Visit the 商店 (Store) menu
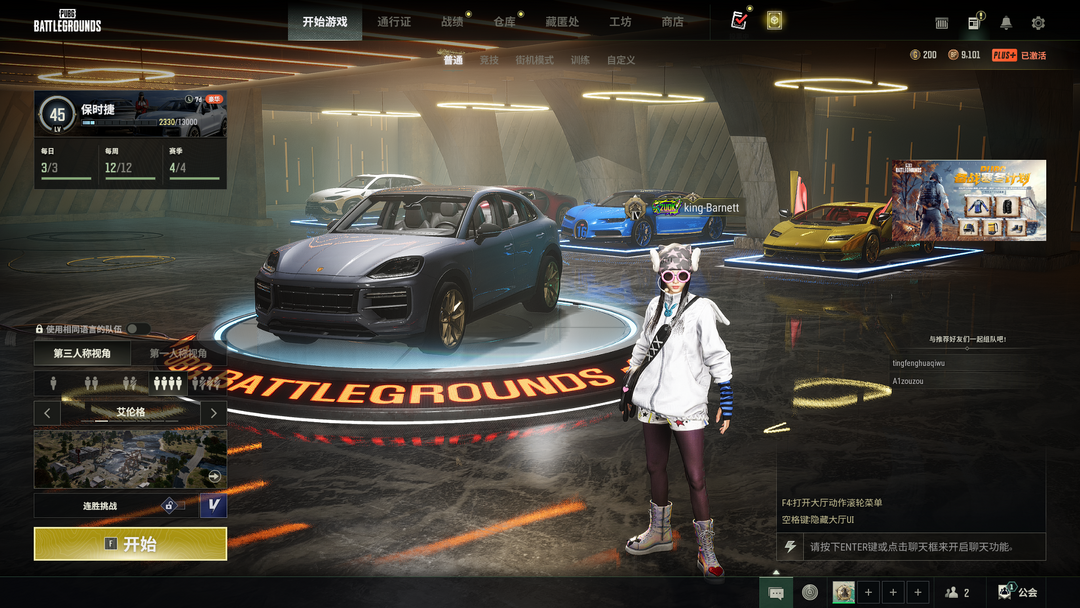 (673, 22)
